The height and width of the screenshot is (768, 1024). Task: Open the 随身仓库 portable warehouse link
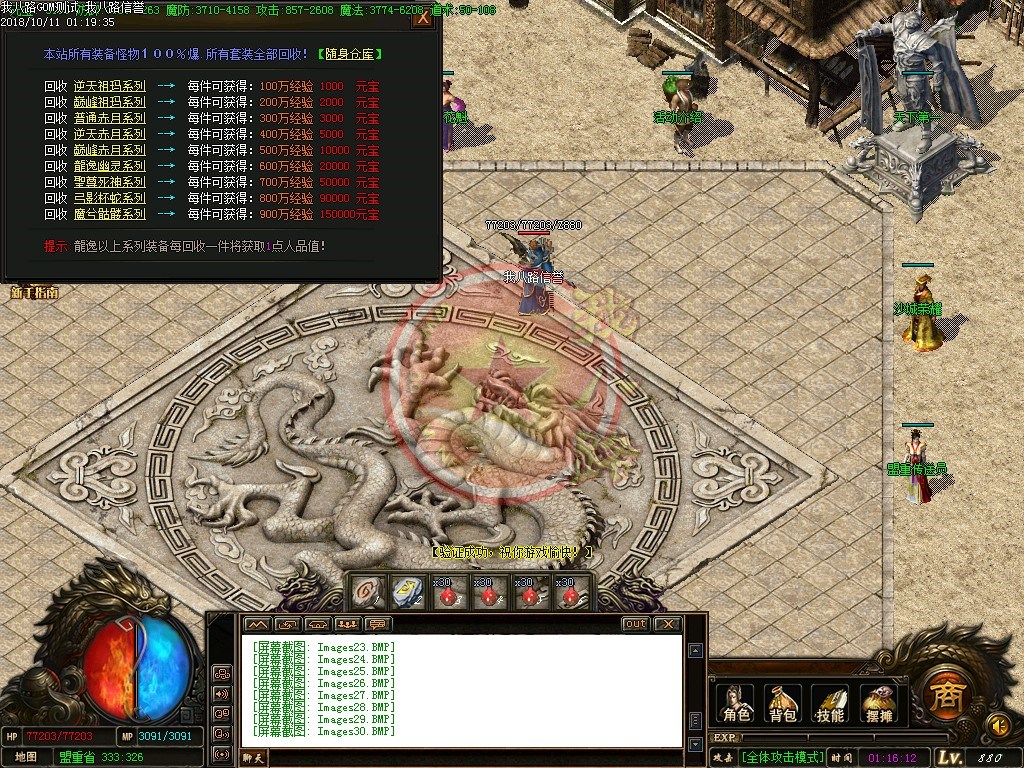point(350,54)
